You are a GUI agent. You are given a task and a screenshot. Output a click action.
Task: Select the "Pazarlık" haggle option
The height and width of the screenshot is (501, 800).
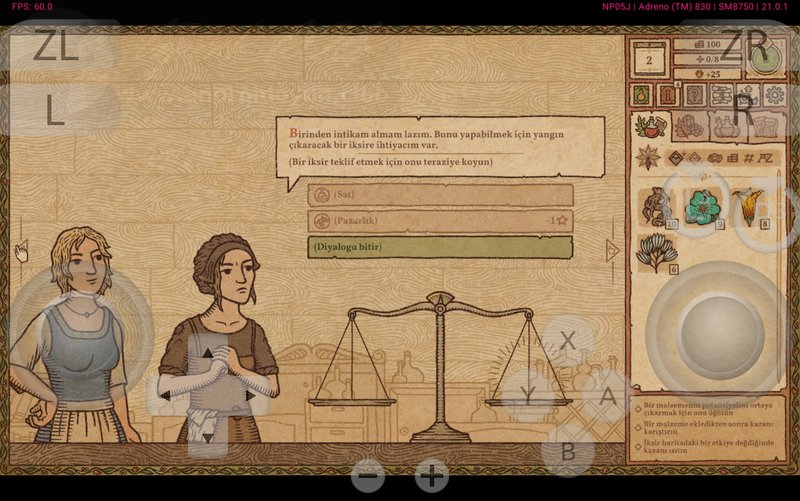pyautogui.click(x=440, y=220)
